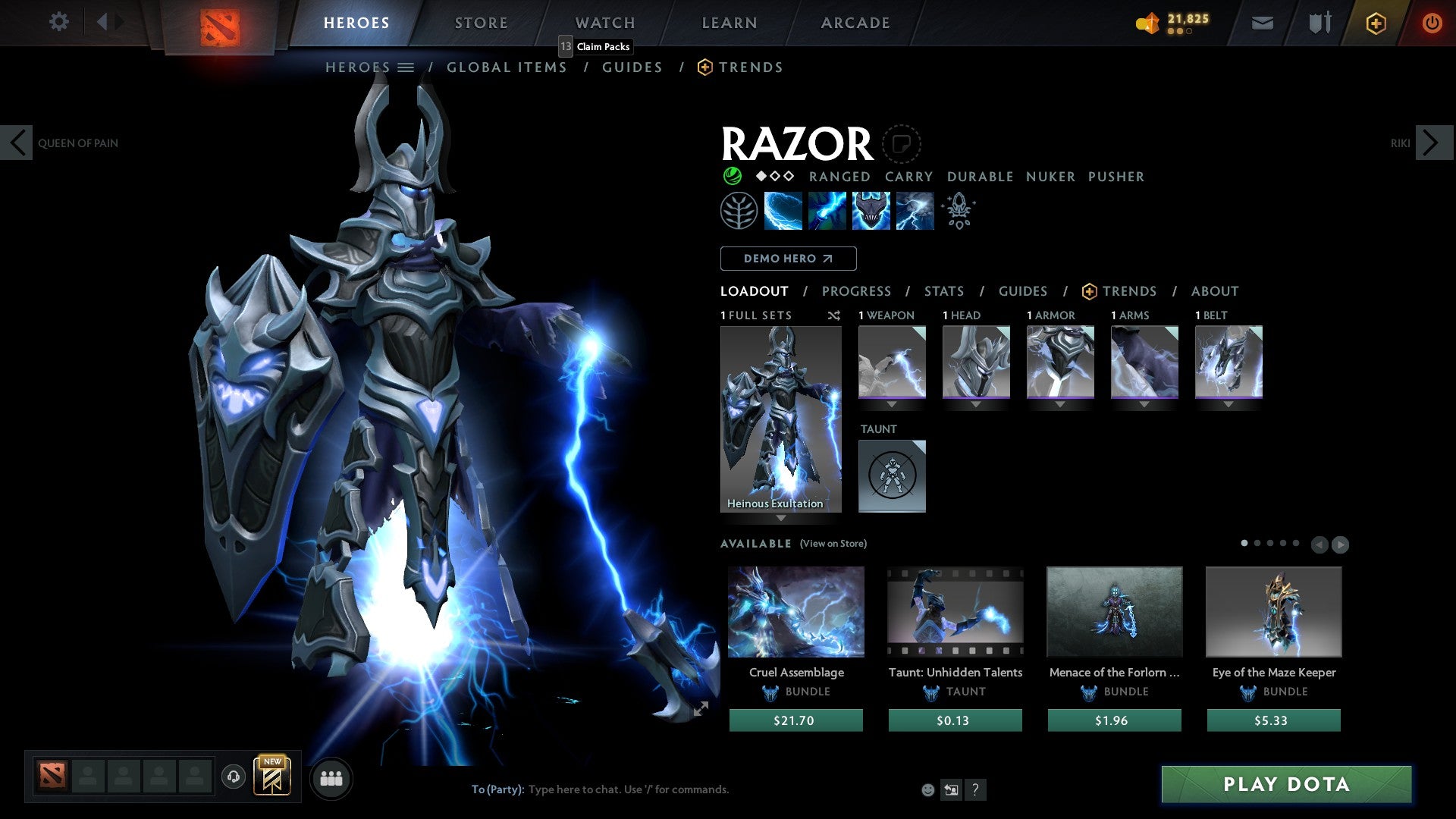
Task: Expand the WEAPON item slot dropdown
Action: pyautogui.click(x=892, y=404)
